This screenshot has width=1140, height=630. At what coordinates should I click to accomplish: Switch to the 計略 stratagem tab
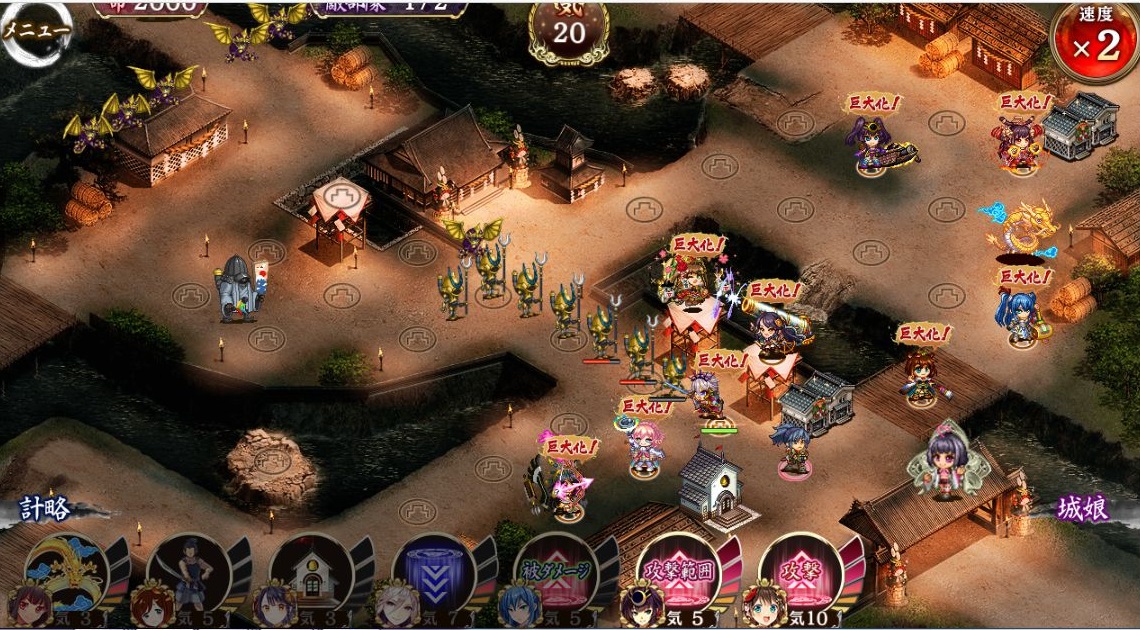point(46,509)
